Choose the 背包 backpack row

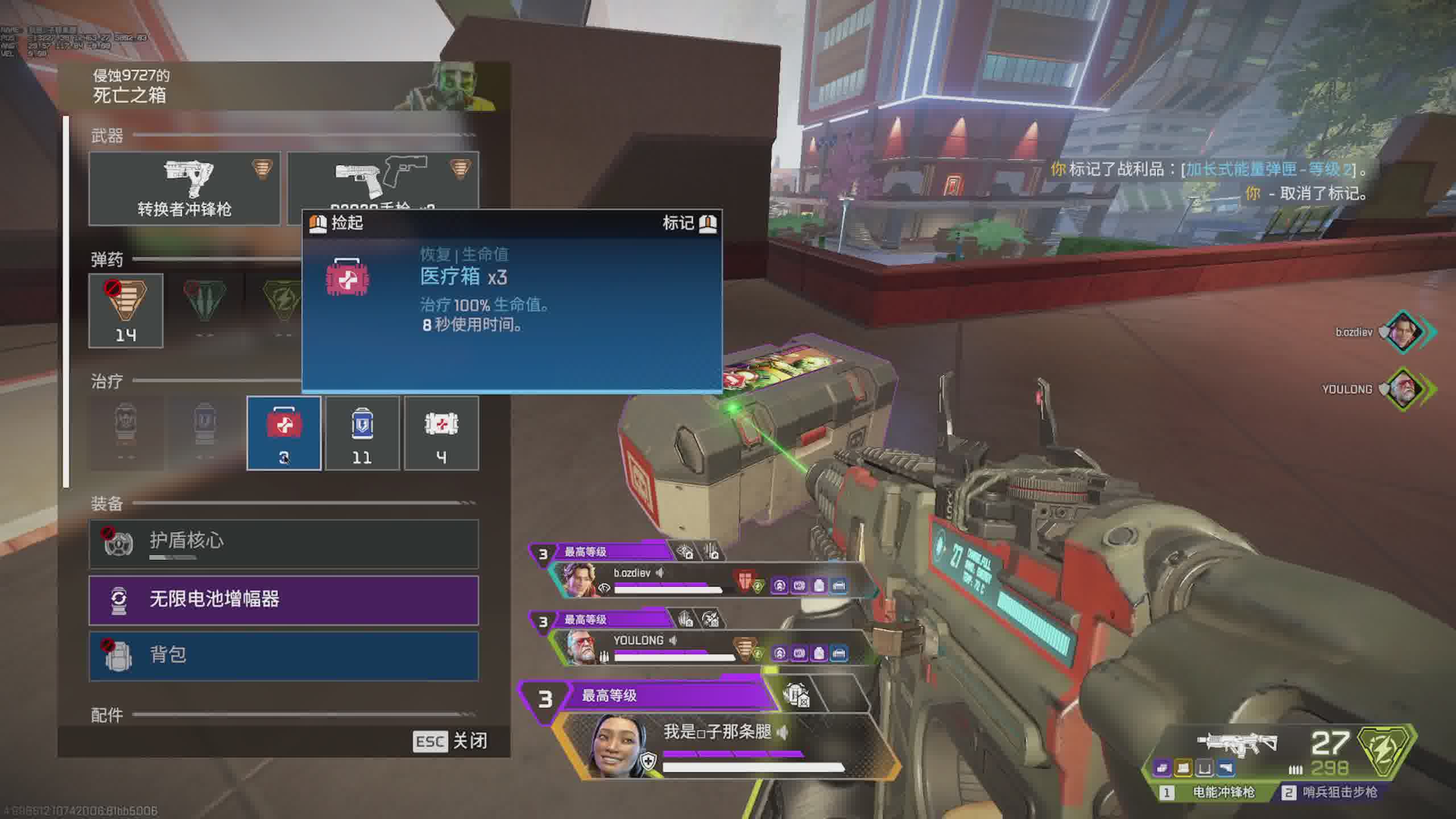tap(283, 656)
